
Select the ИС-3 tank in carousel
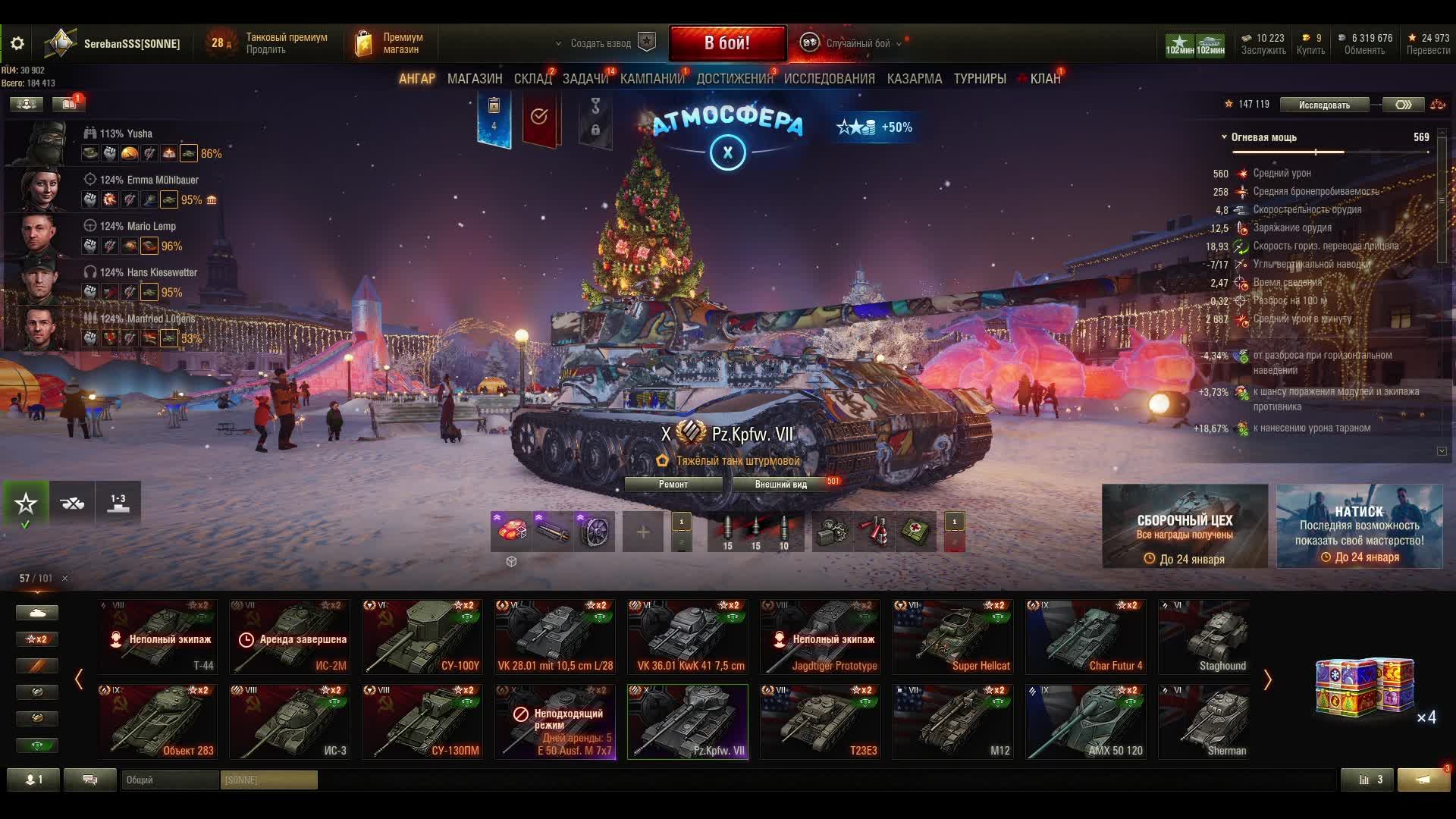pyautogui.click(x=290, y=722)
